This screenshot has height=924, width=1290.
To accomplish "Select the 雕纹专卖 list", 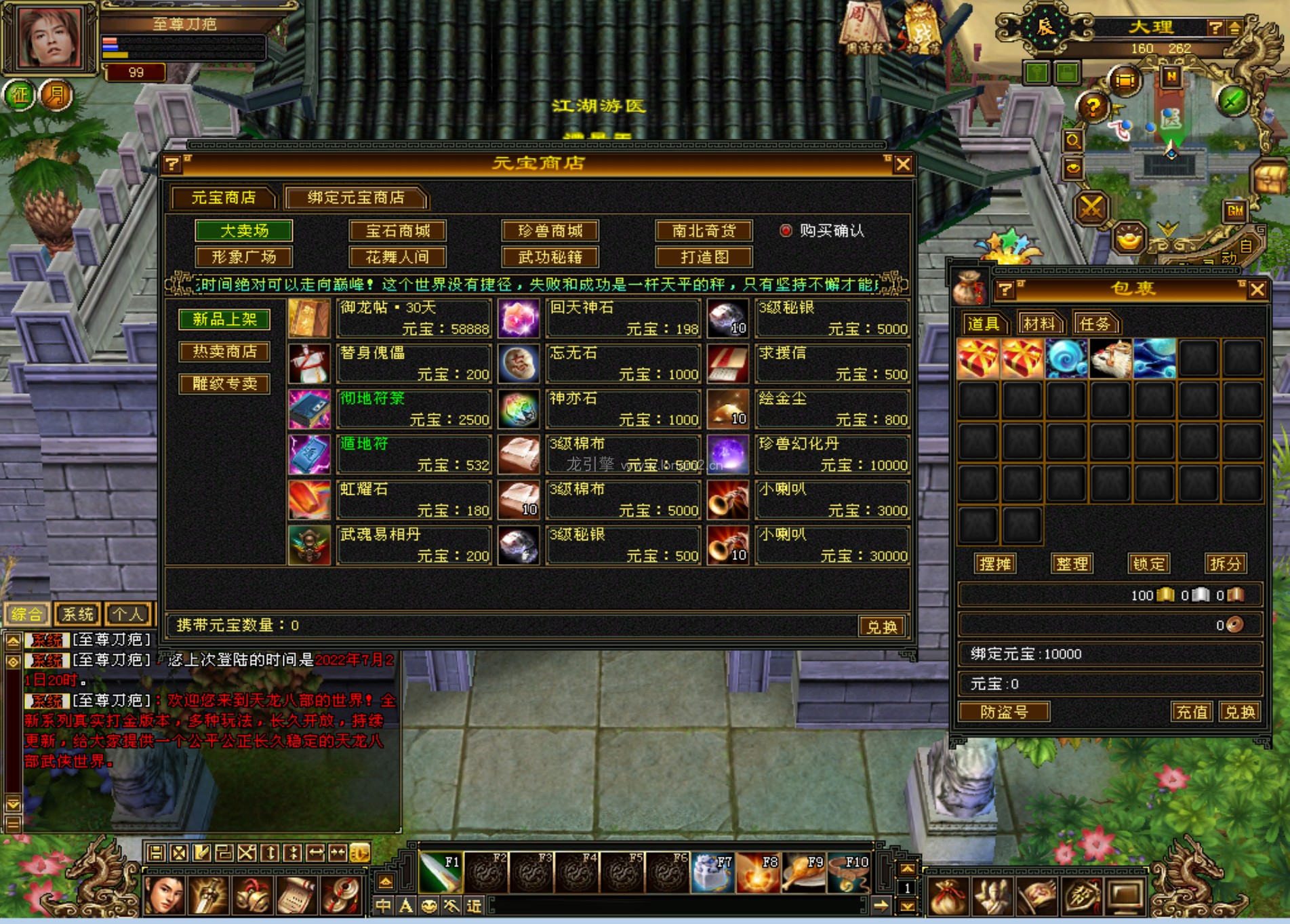I will tap(224, 384).
